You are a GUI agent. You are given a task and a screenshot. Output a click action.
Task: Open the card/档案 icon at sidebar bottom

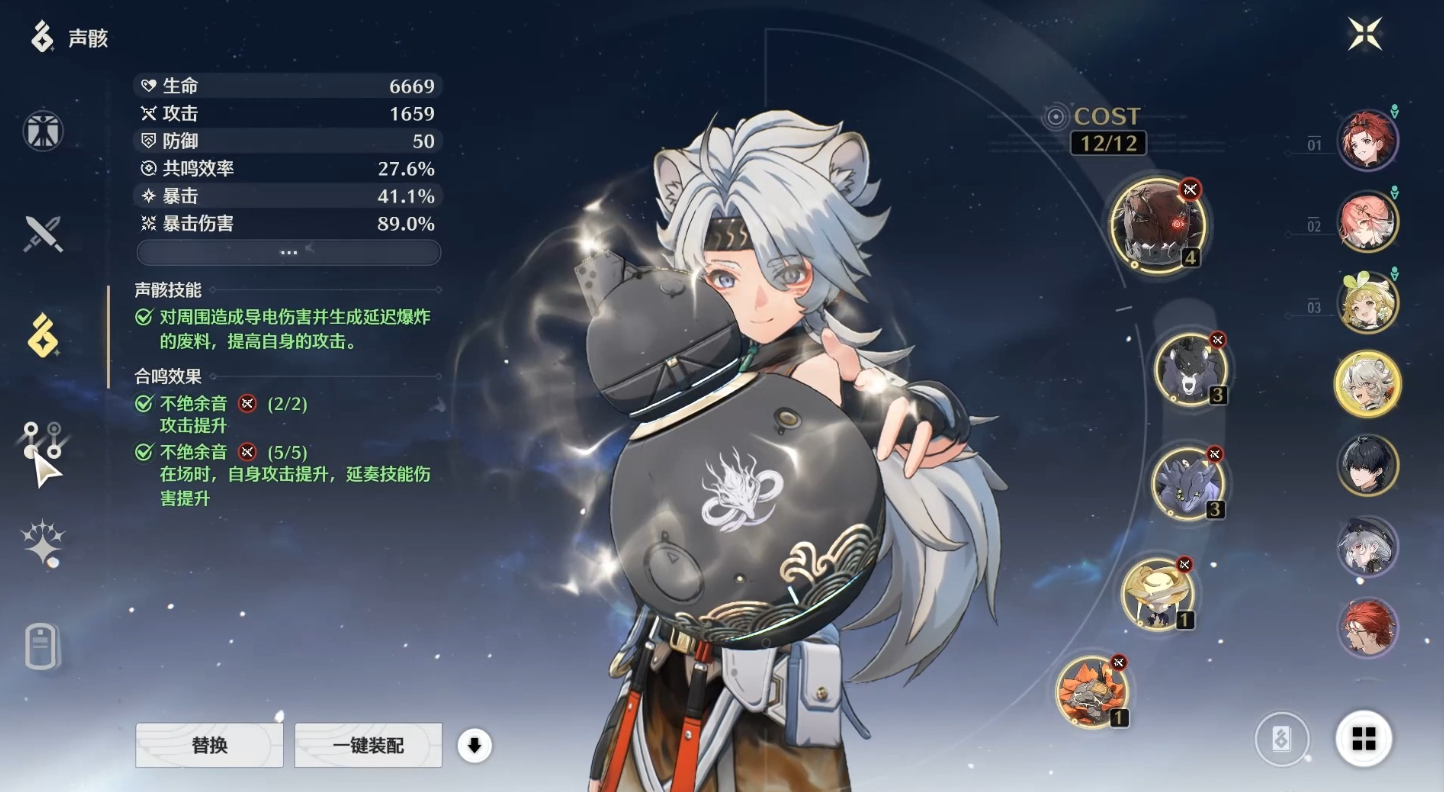pos(40,648)
